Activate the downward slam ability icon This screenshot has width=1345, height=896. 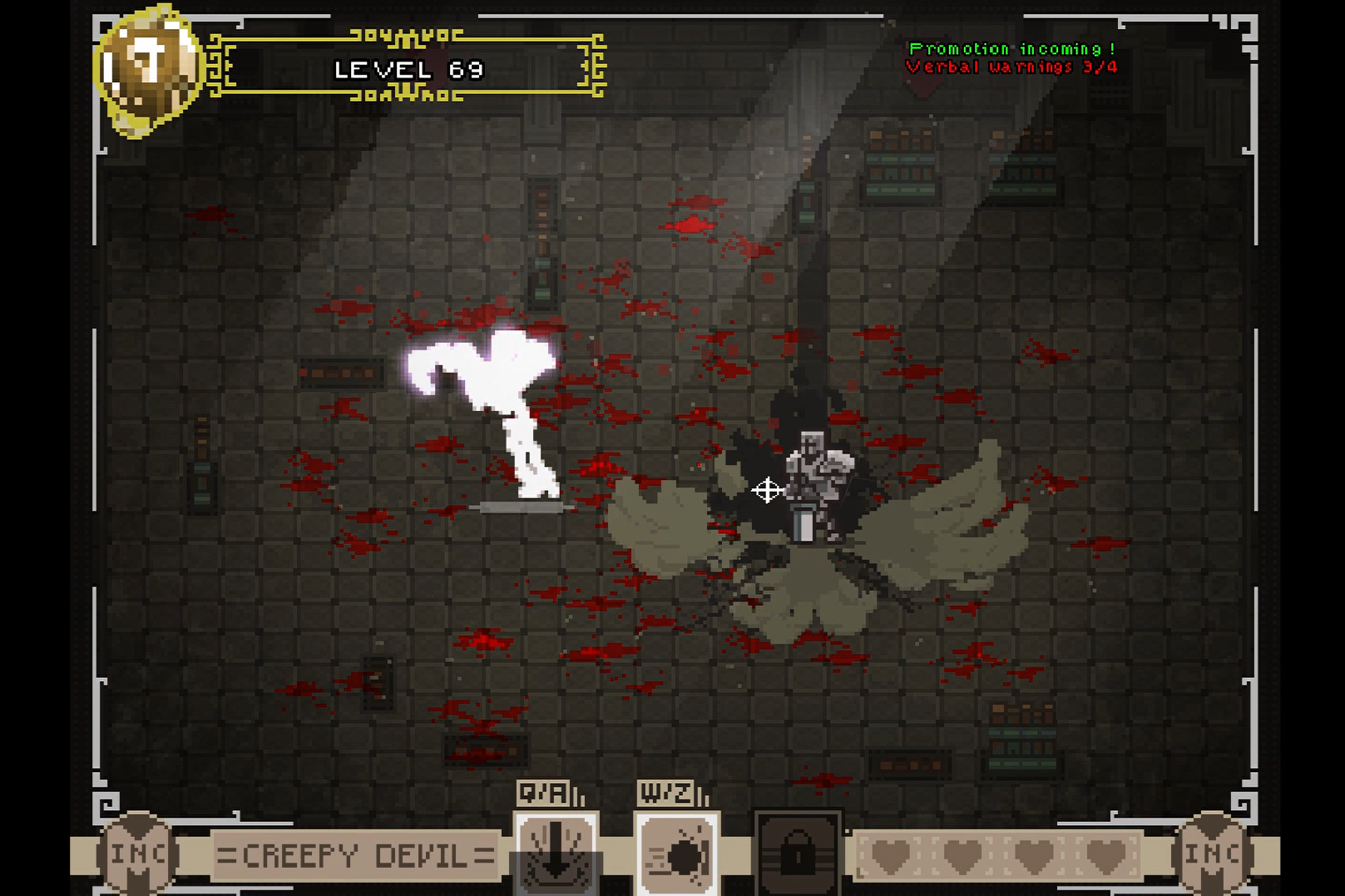556,854
